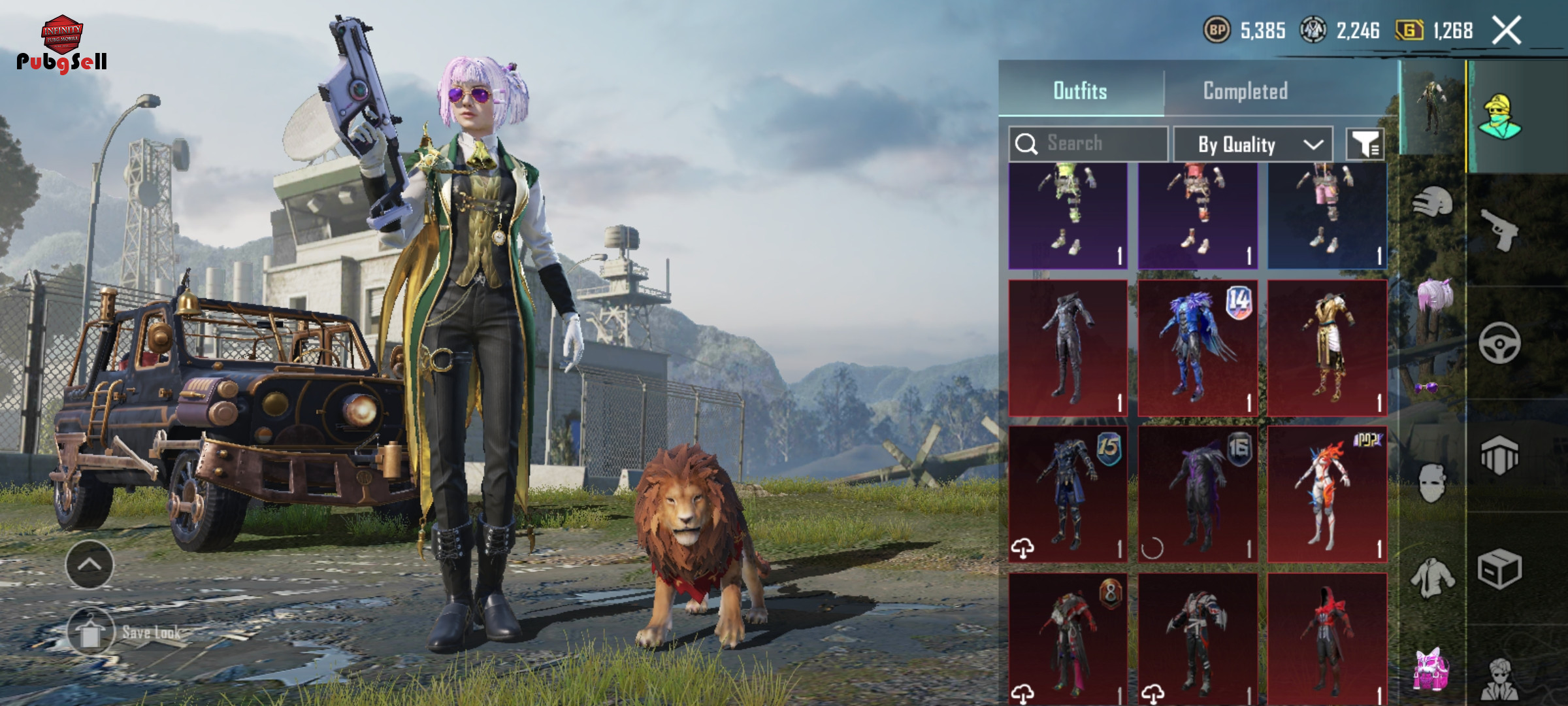1568x706 pixels.
Task: Open the outfit filter button
Action: [1365, 144]
